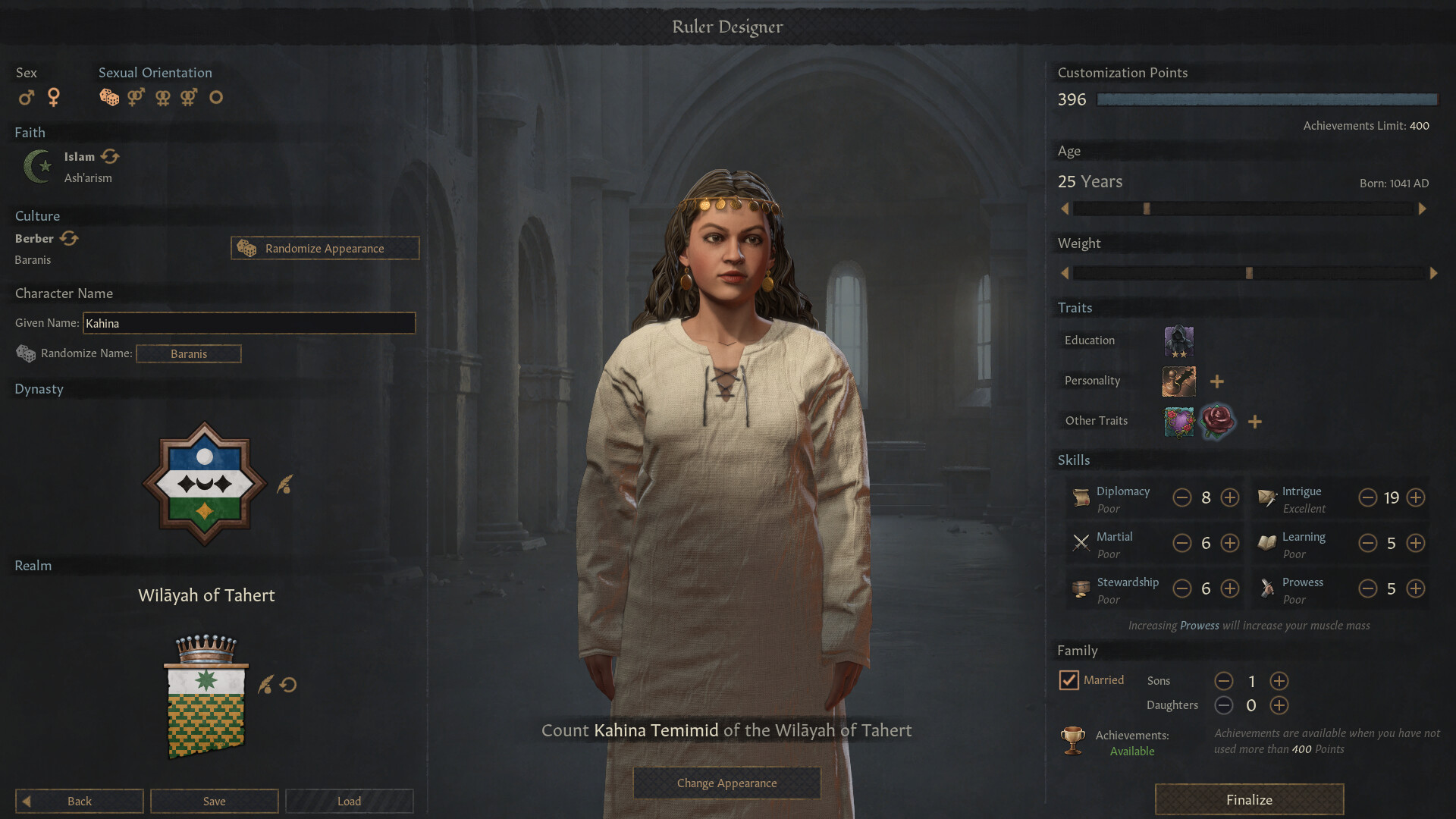Randomize the character's appearance
Image resolution: width=1456 pixels, height=819 pixels.
point(325,248)
